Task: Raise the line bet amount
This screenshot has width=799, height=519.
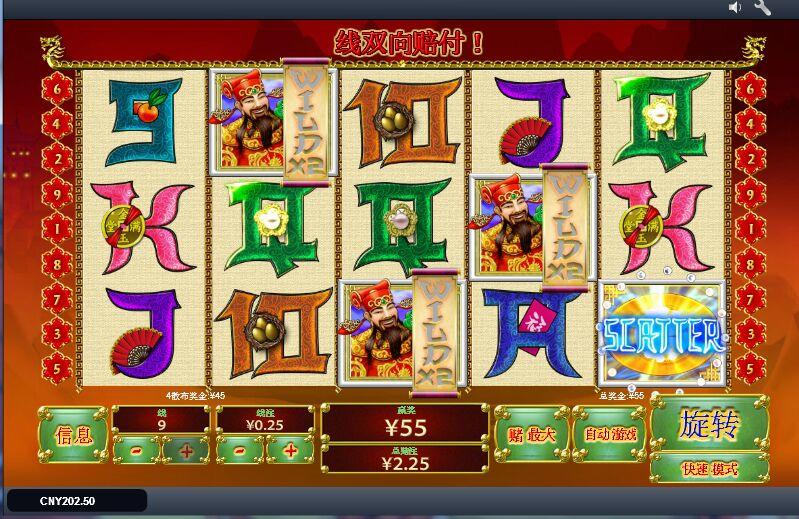Action: point(290,450)
